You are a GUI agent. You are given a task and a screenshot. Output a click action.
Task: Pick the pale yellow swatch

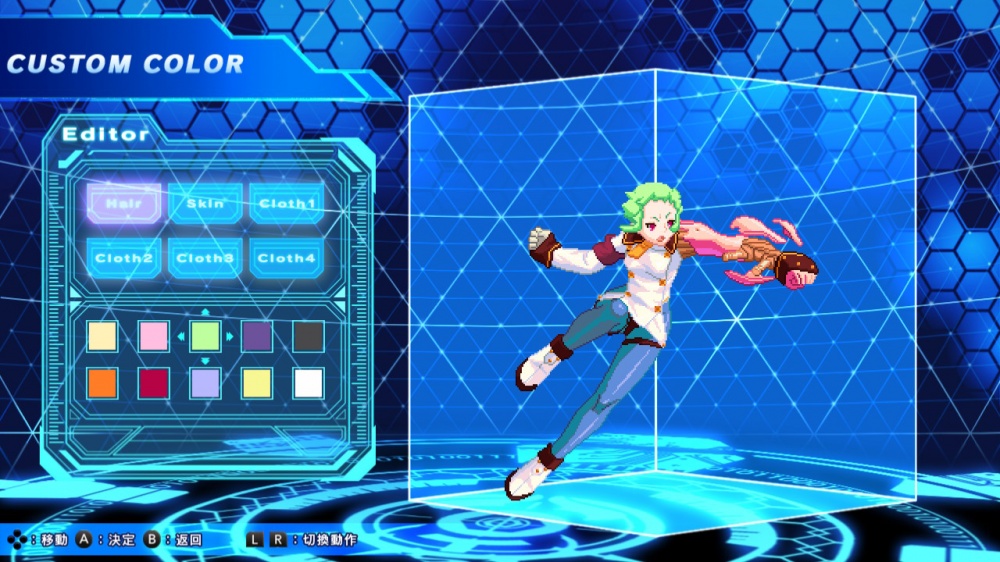point(257,383)
